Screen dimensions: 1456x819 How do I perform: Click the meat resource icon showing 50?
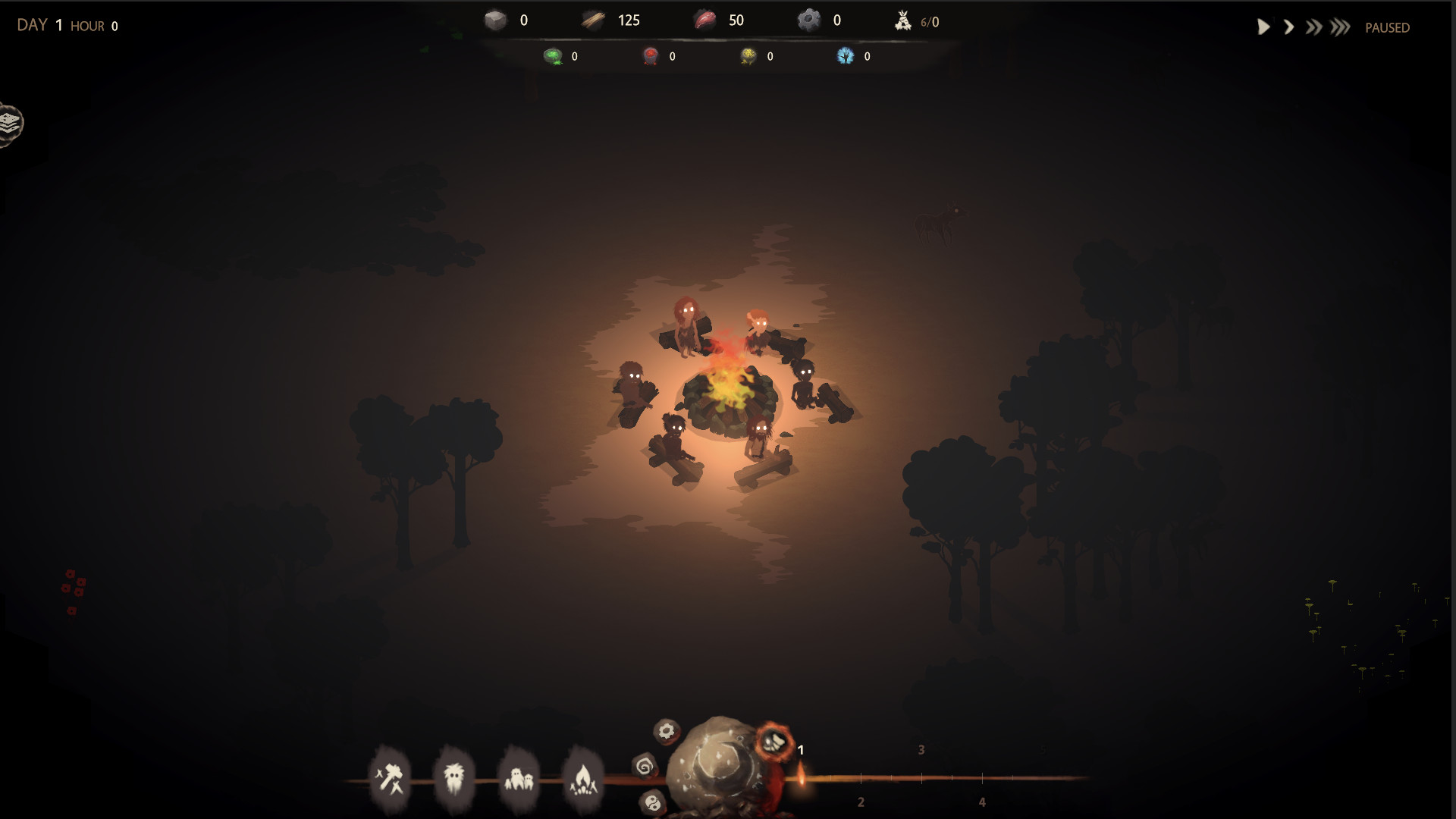(704, 20)
